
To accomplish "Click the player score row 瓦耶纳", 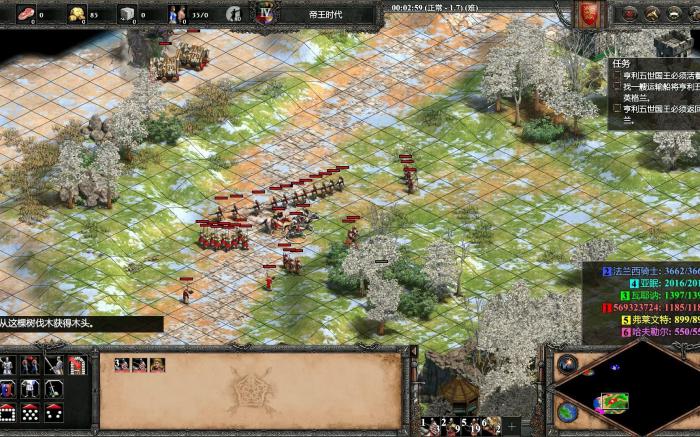I will (646, 296).
